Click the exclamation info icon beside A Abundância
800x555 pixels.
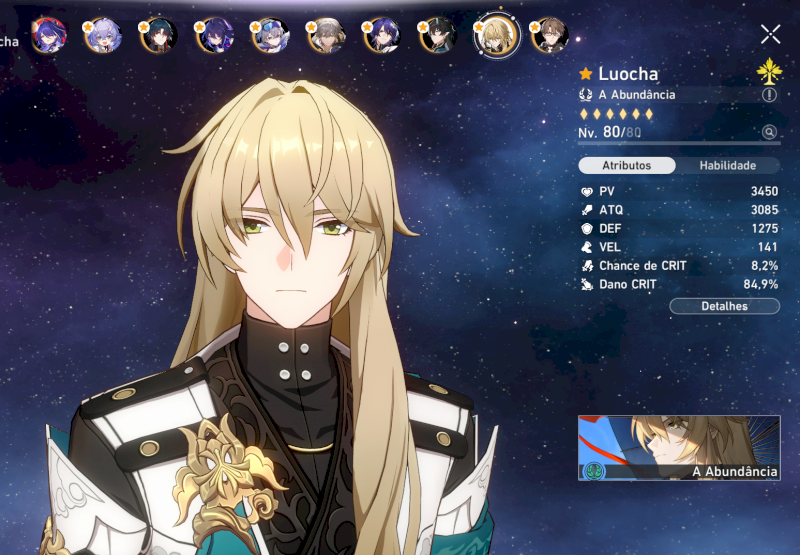769,94
